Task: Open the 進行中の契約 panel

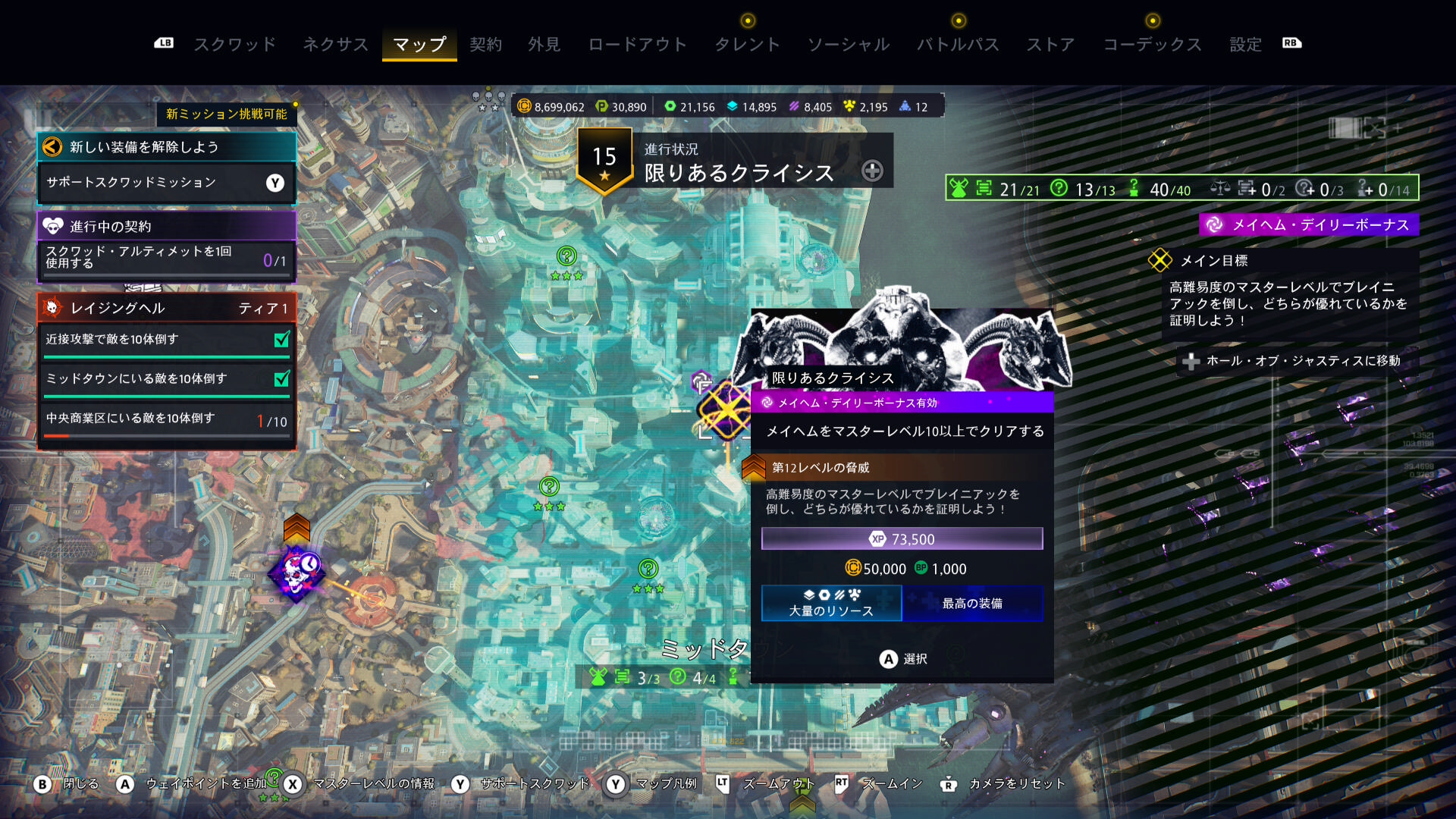Action: point(166,226)
